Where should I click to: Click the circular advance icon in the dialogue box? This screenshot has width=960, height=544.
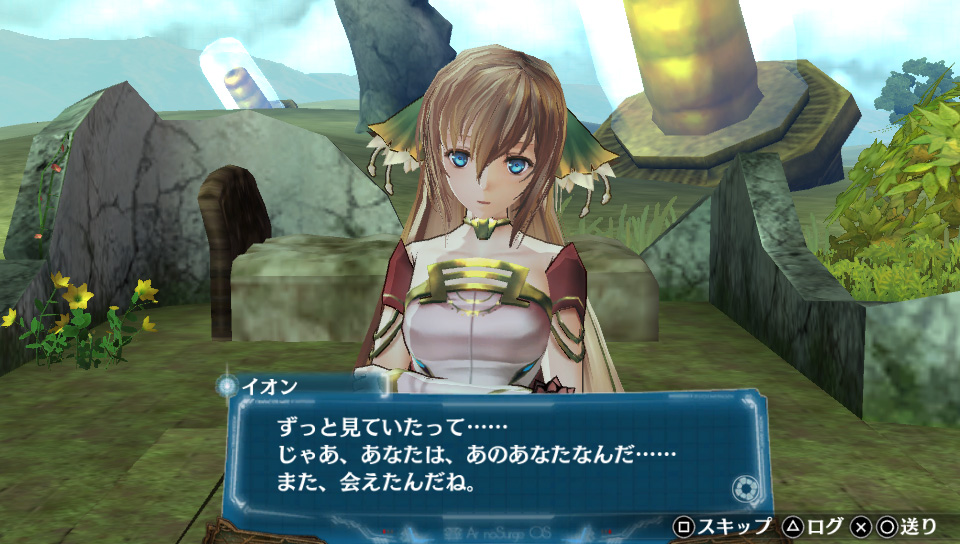[743, 488]
